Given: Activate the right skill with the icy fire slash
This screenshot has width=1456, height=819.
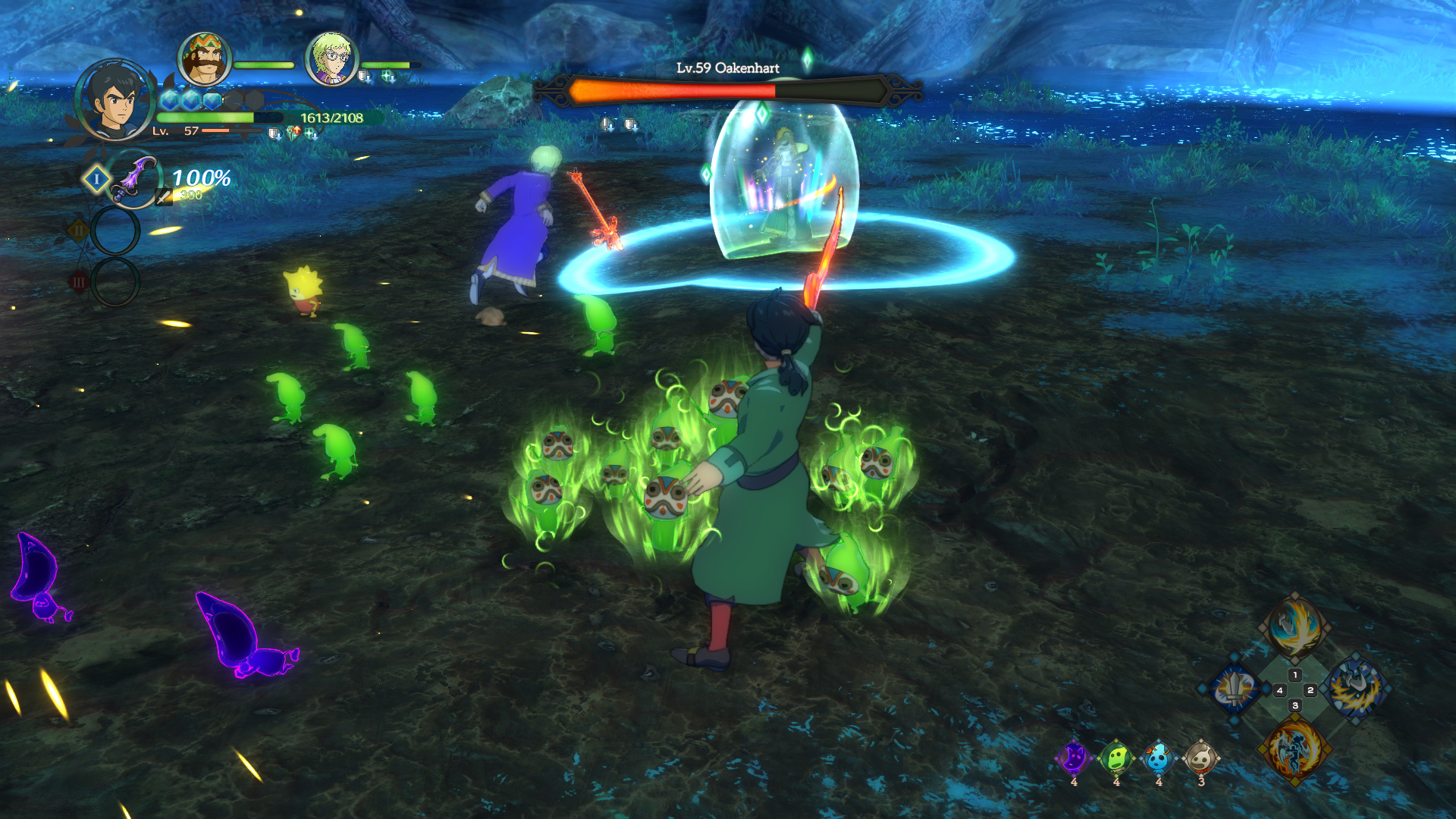Looking at the screenshot, I should pyautogui.click(x=1356, y=689).
